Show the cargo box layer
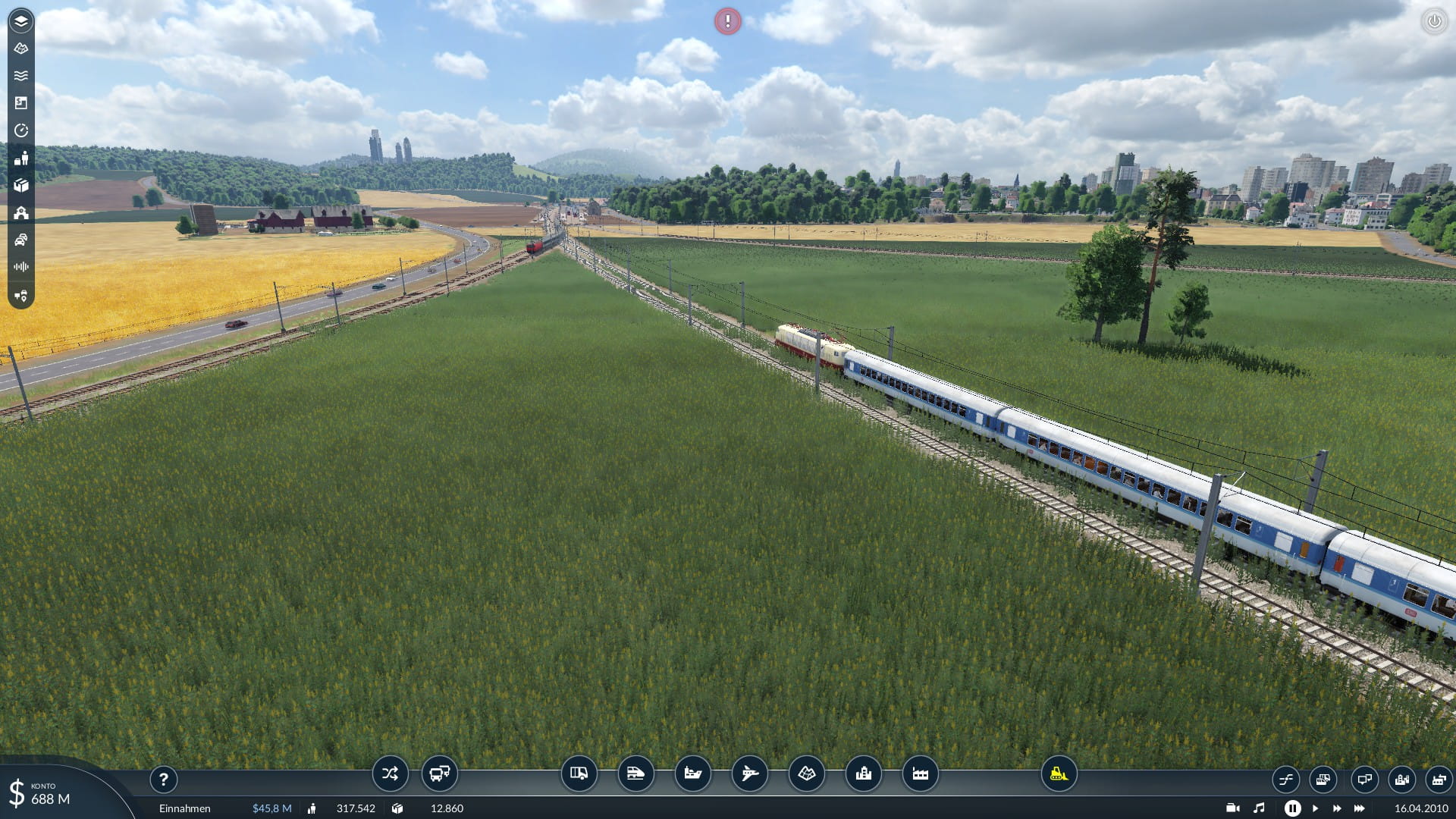 coord(21,185)
